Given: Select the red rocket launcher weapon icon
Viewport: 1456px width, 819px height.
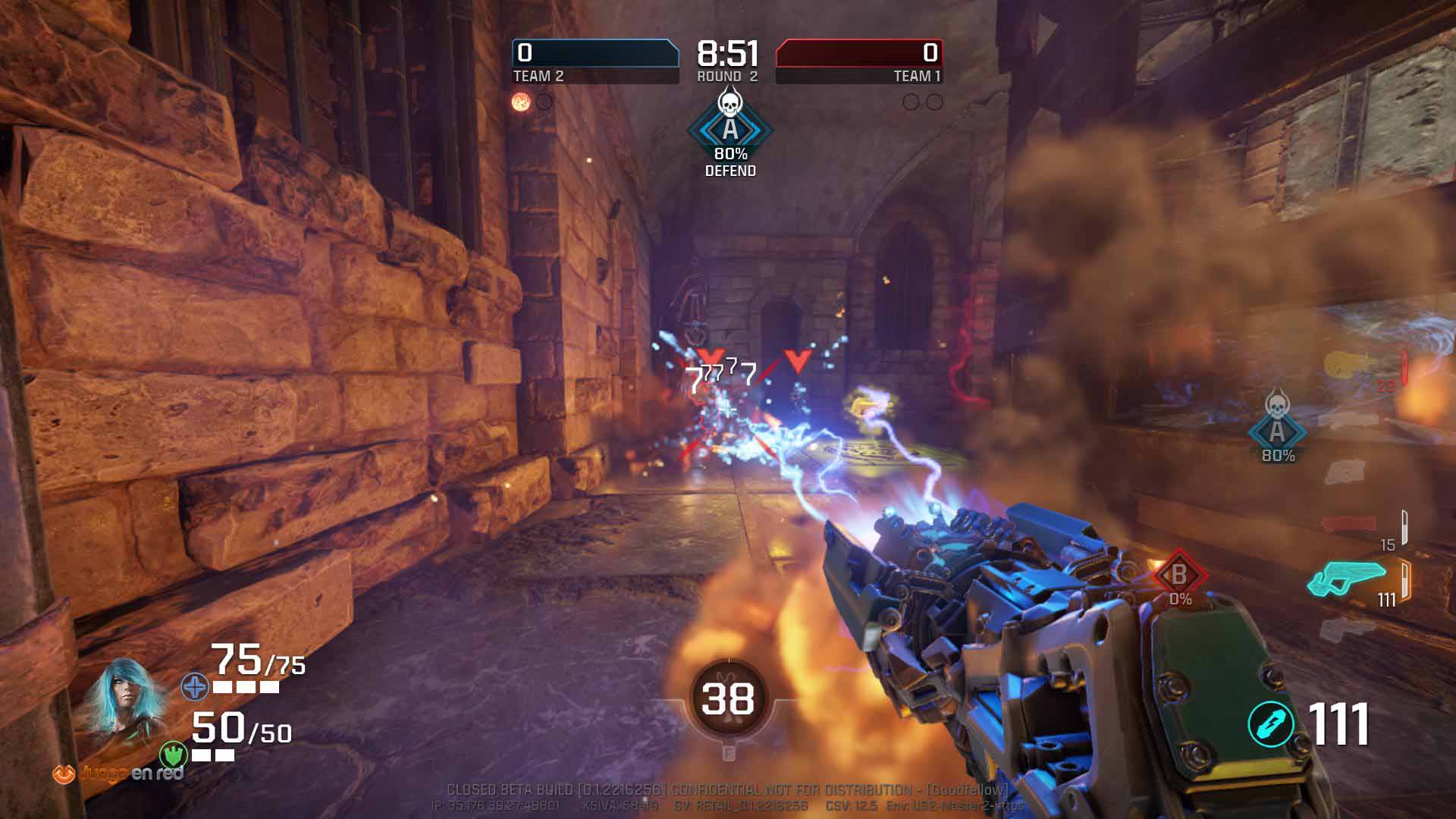Looking at the screenshot, I should 1348,524.
